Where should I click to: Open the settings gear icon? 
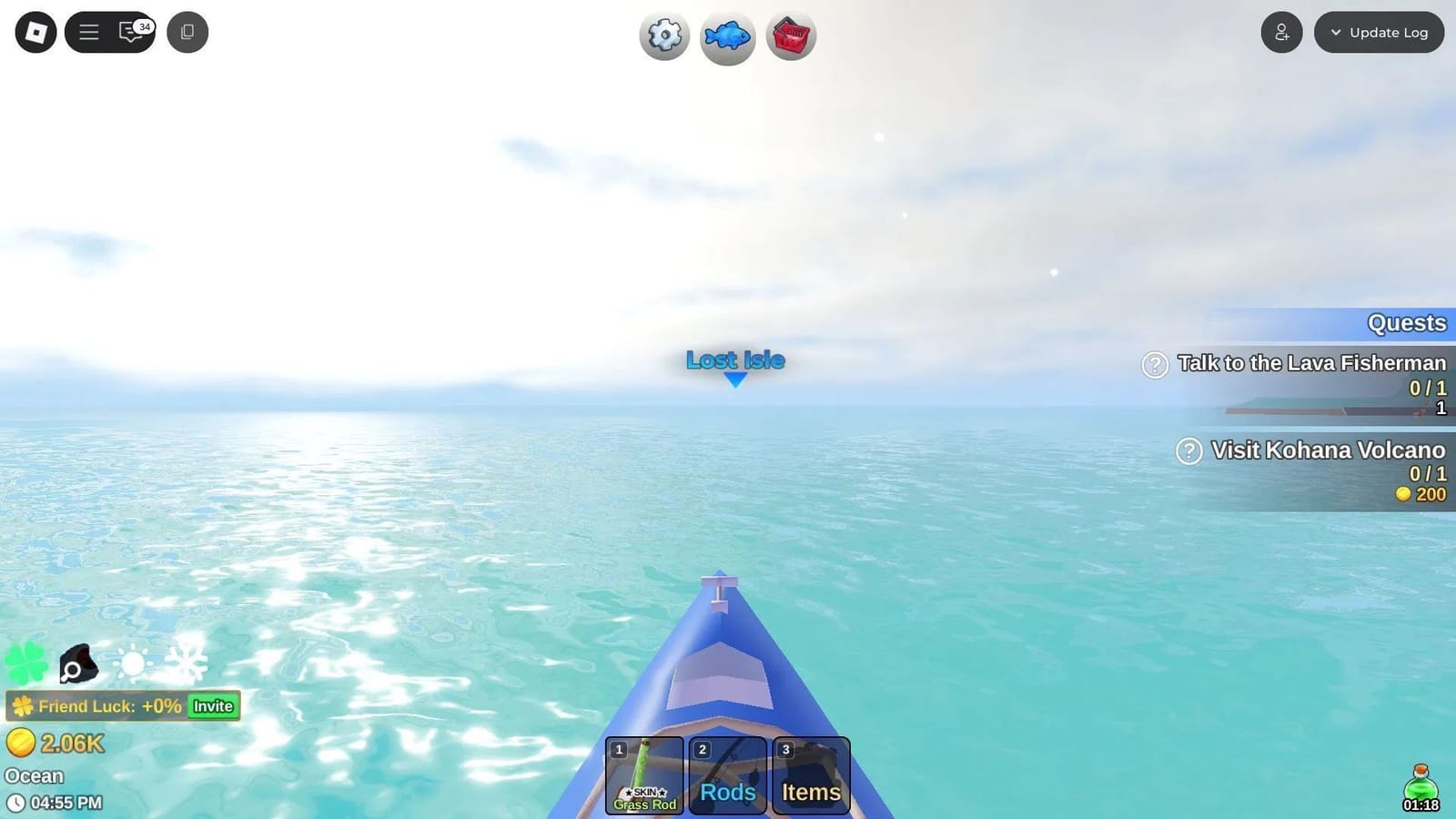[x=663, y=35]
